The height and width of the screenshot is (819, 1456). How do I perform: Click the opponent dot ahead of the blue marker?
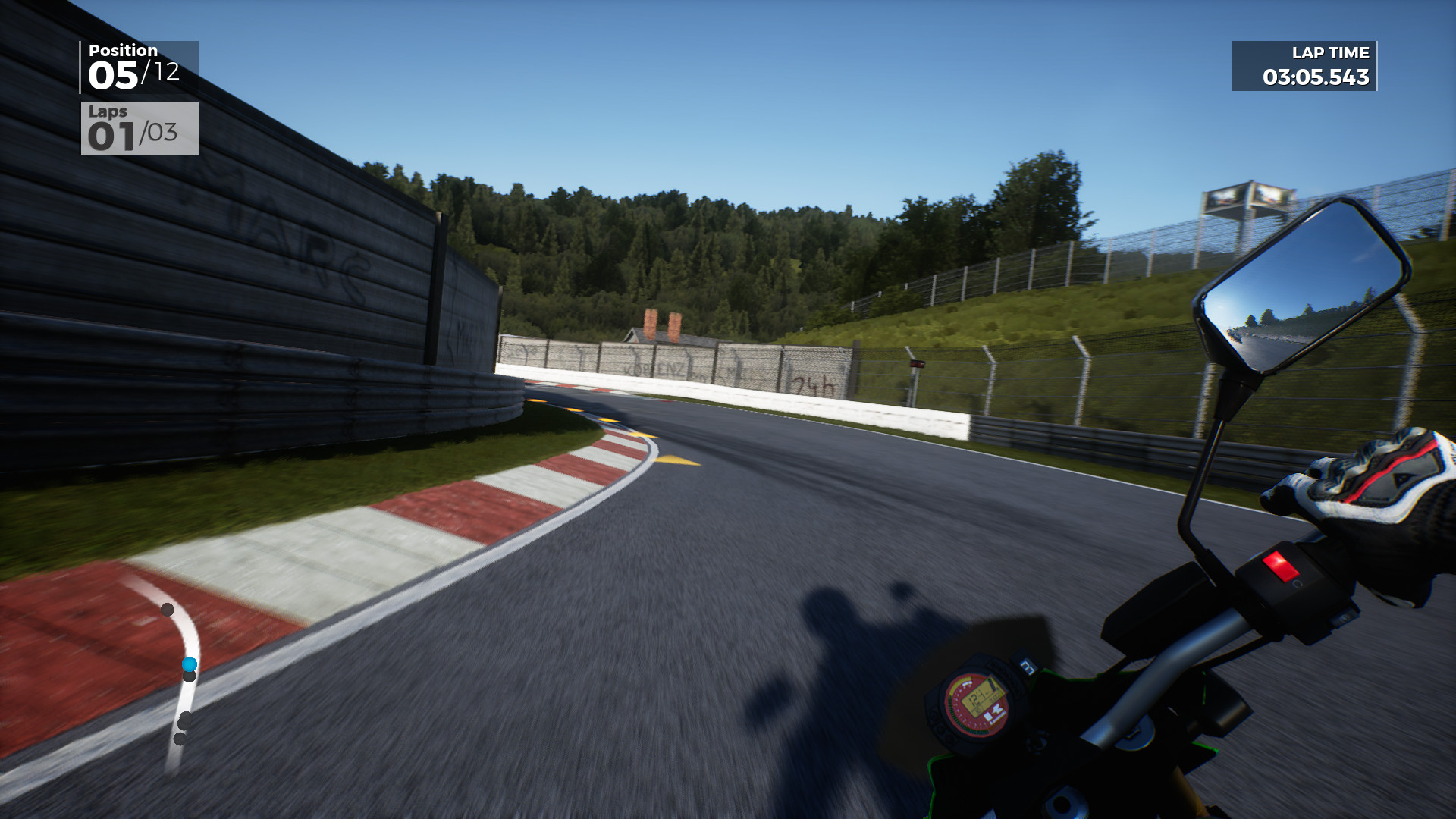click(x=166, y=608)
